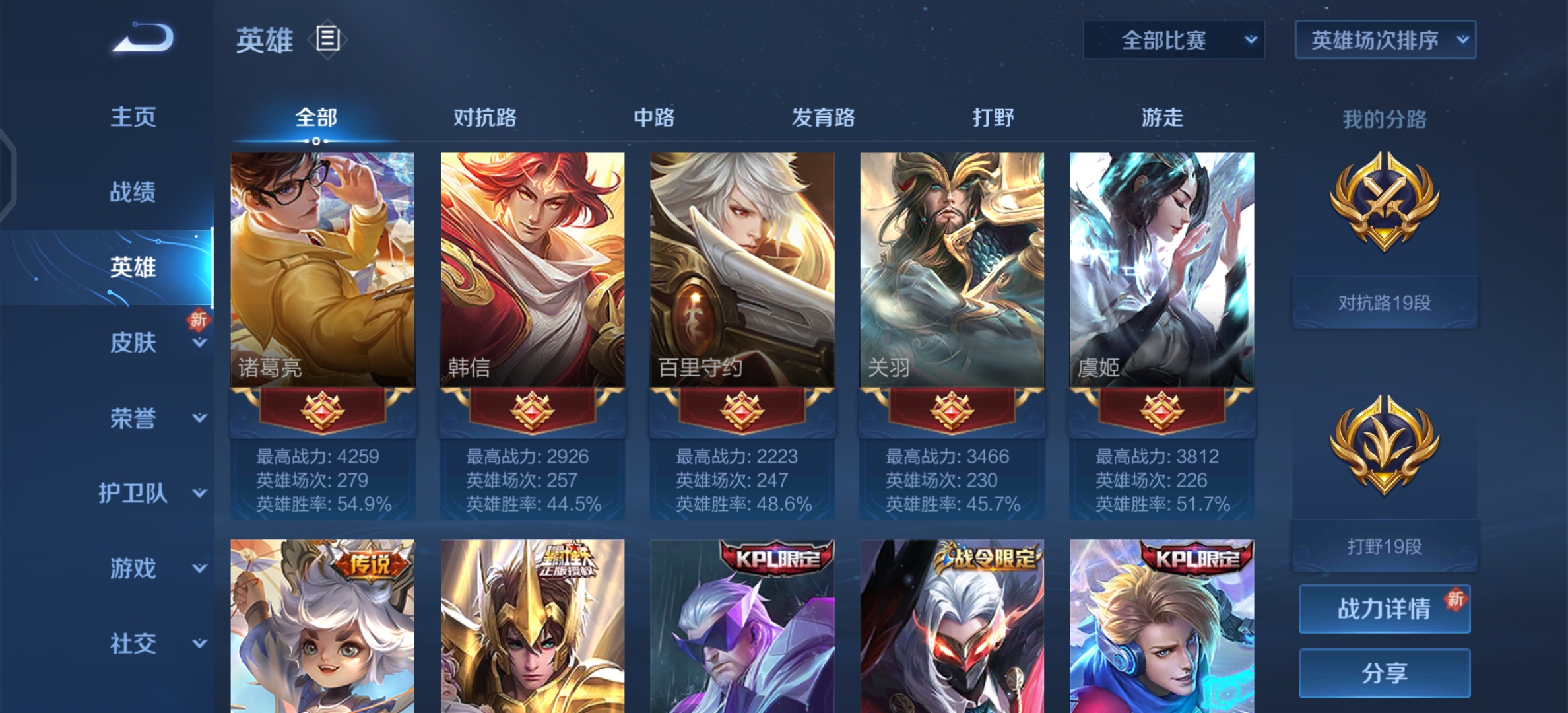The height and width of the screenshot is (713, 1568).
Task: Switch to the 发育路 lane tab
Action: [822, 118]
